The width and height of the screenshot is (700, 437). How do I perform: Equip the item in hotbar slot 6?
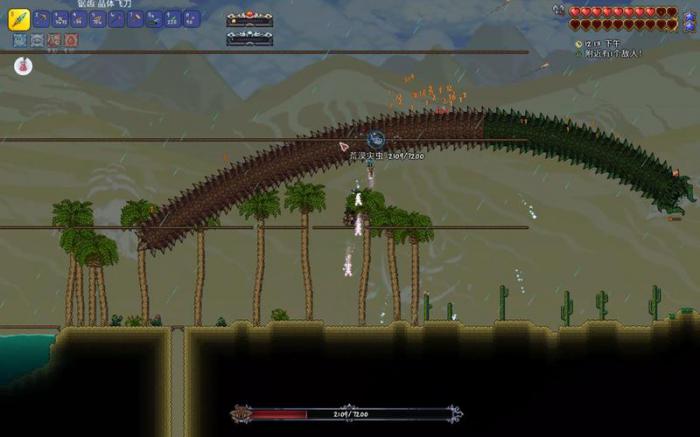(117, 19)
